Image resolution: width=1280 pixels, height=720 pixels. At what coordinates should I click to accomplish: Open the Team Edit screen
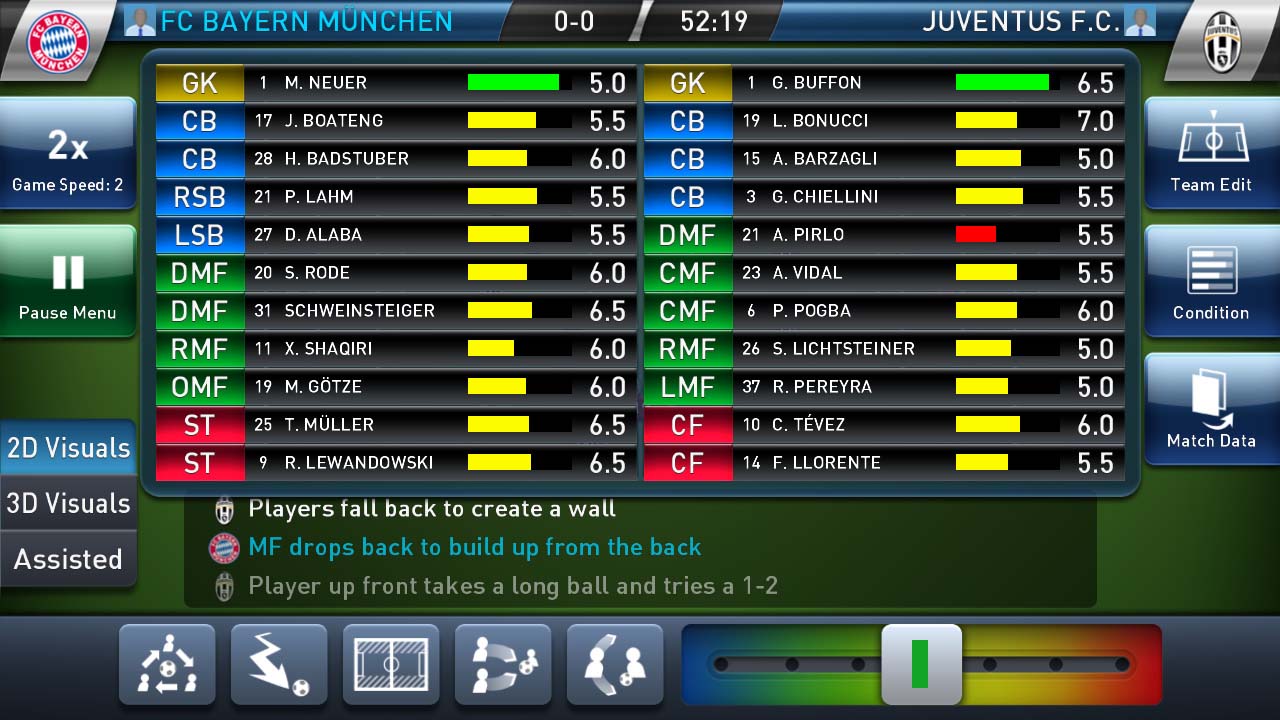tap(1211, 154)
